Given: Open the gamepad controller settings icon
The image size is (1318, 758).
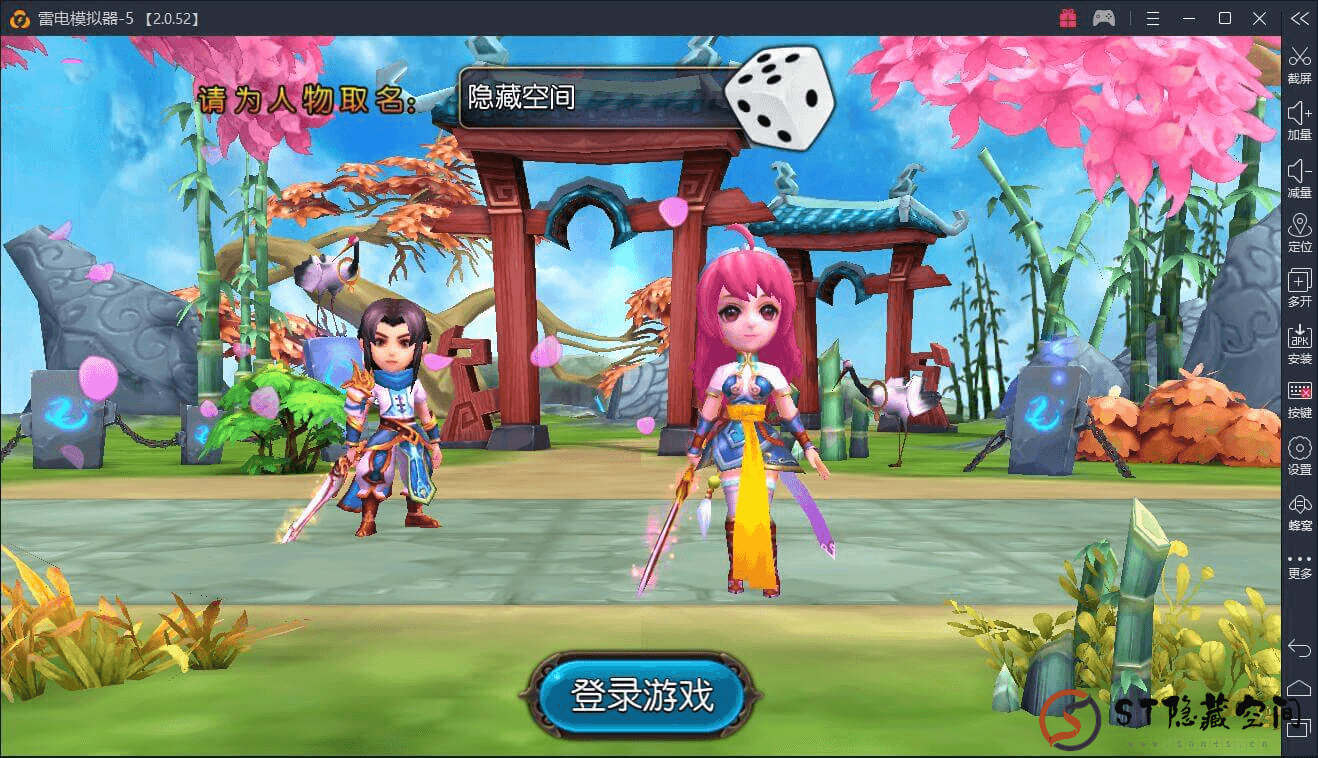Looking at the screenshot, I should (1103, 17).
